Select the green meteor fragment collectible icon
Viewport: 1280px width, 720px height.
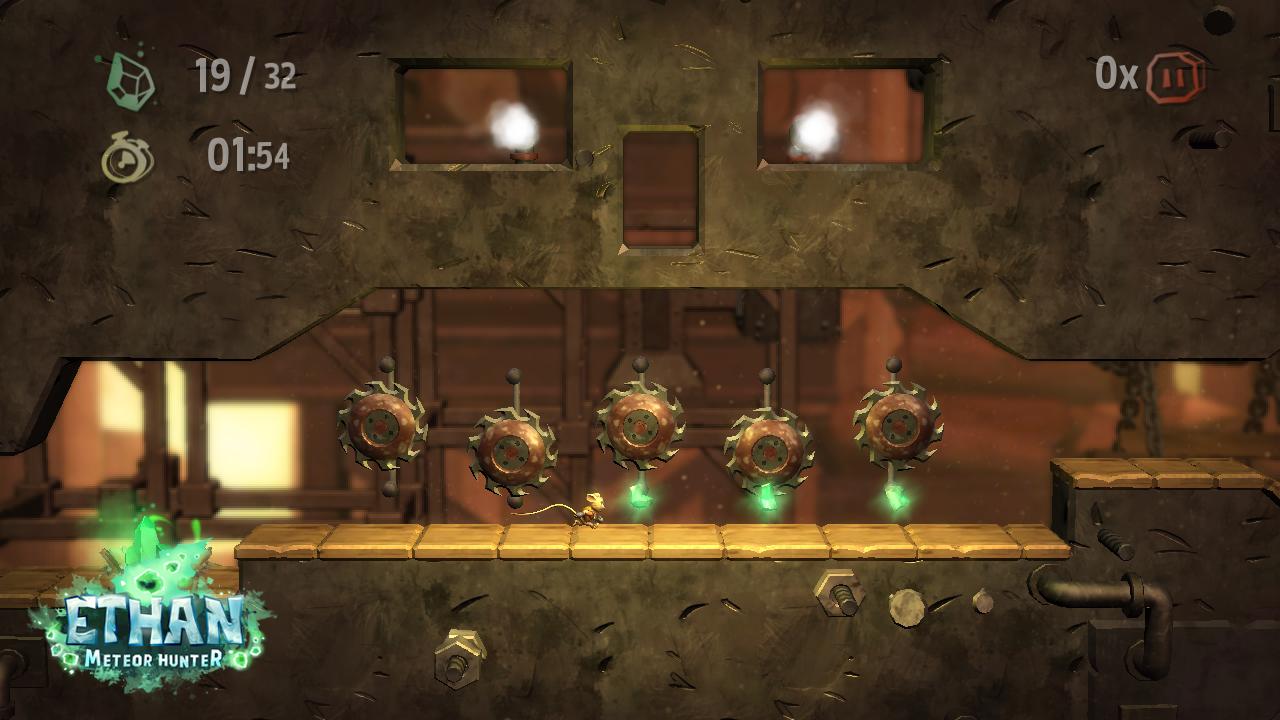click(x=132, y=79)
